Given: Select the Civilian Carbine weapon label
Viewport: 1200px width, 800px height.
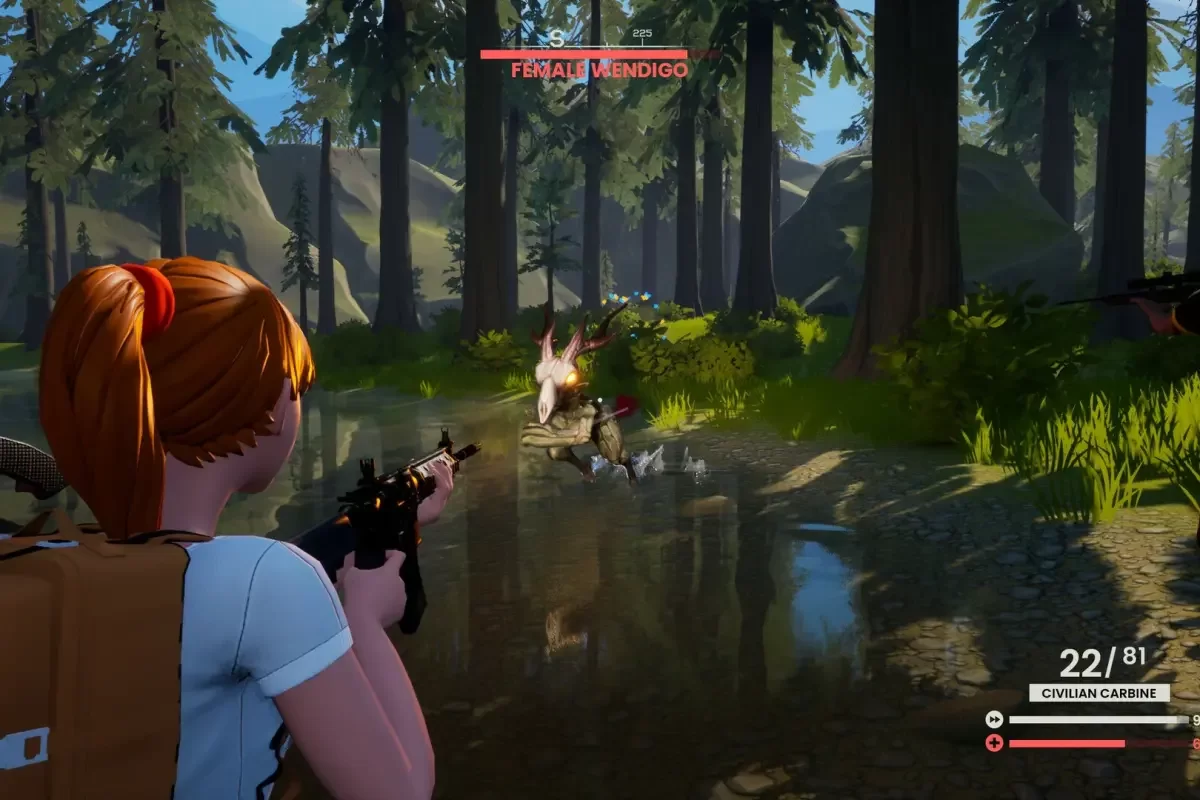Looking at the screenshot, I should (x=1099, y=692).
